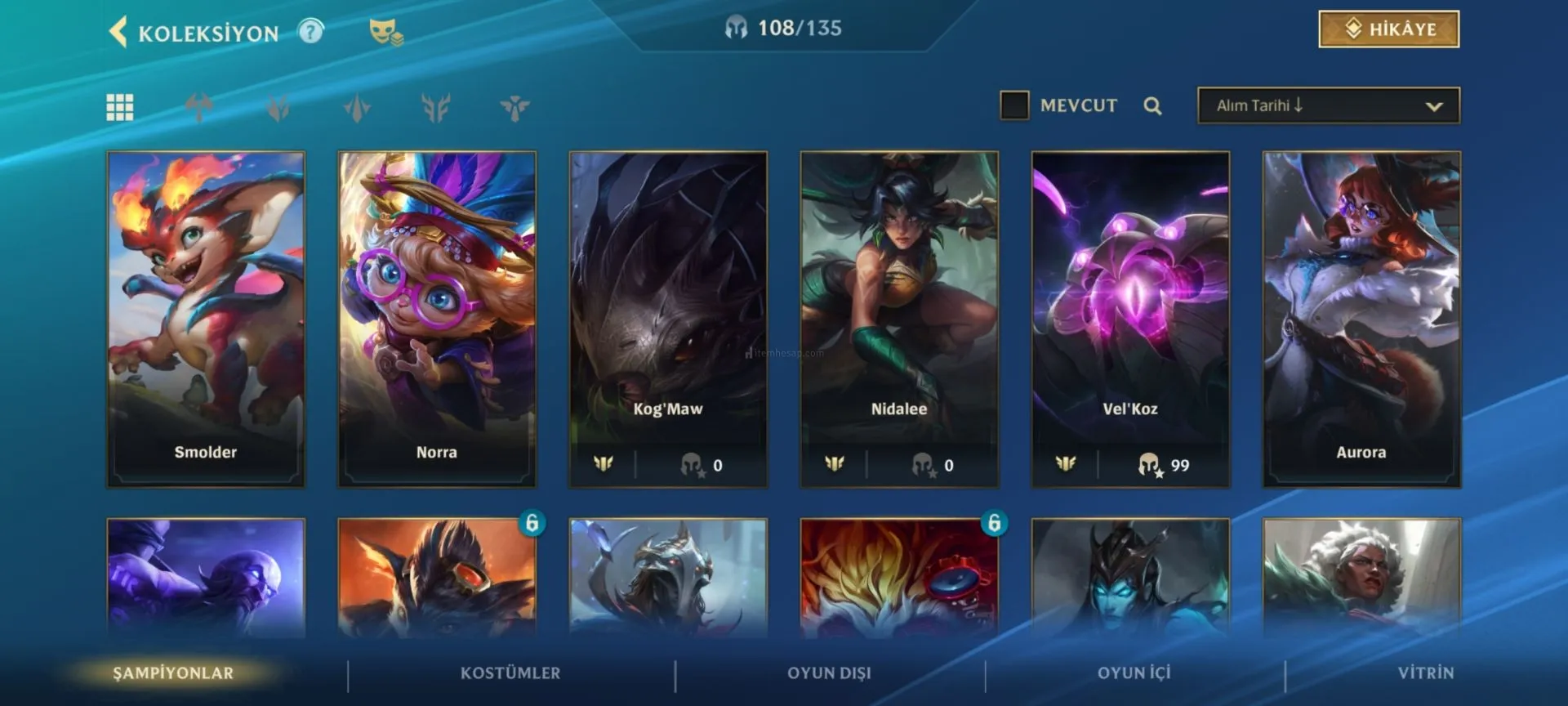1568x706 pixels.
Task: Open the mask and coins icon
Action: point(385,32)
